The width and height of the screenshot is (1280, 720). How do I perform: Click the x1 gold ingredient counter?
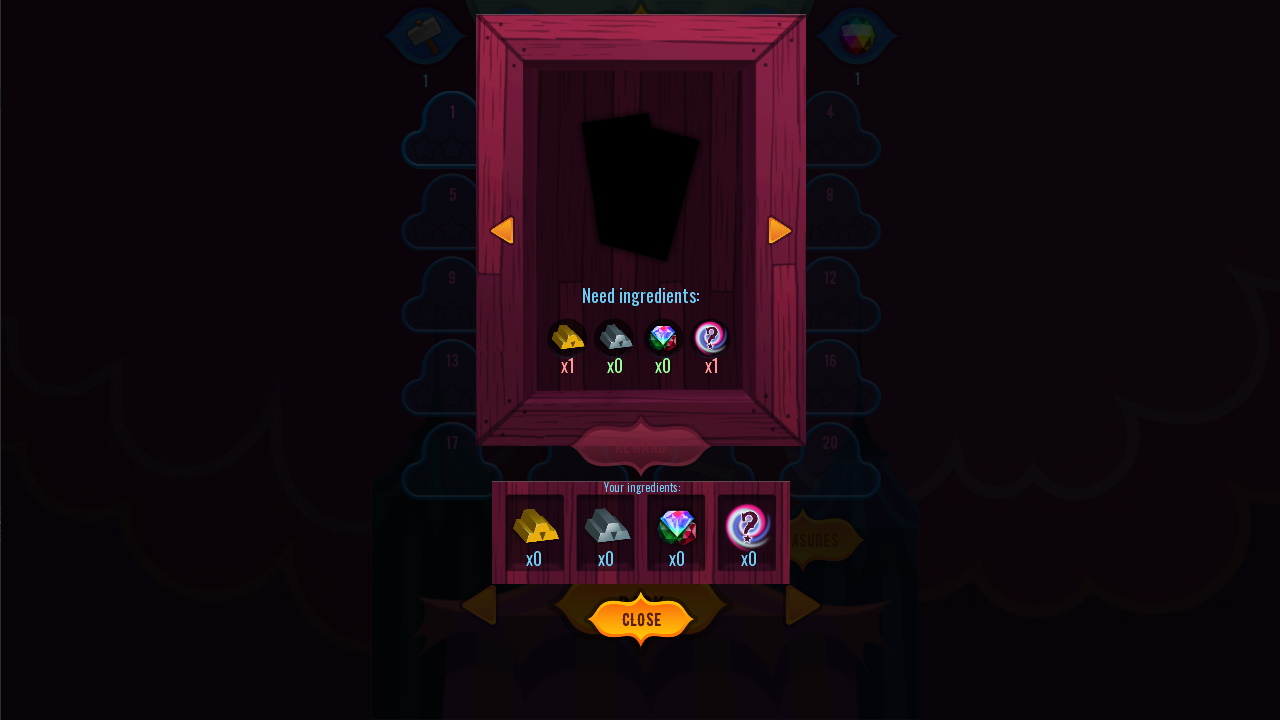coord(567,366)
